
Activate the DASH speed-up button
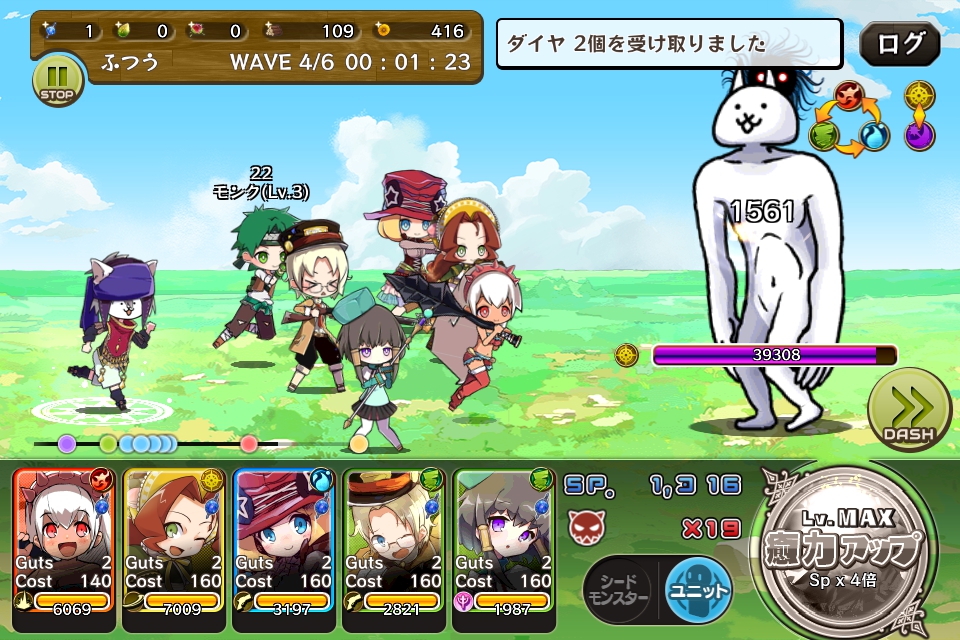908,410
